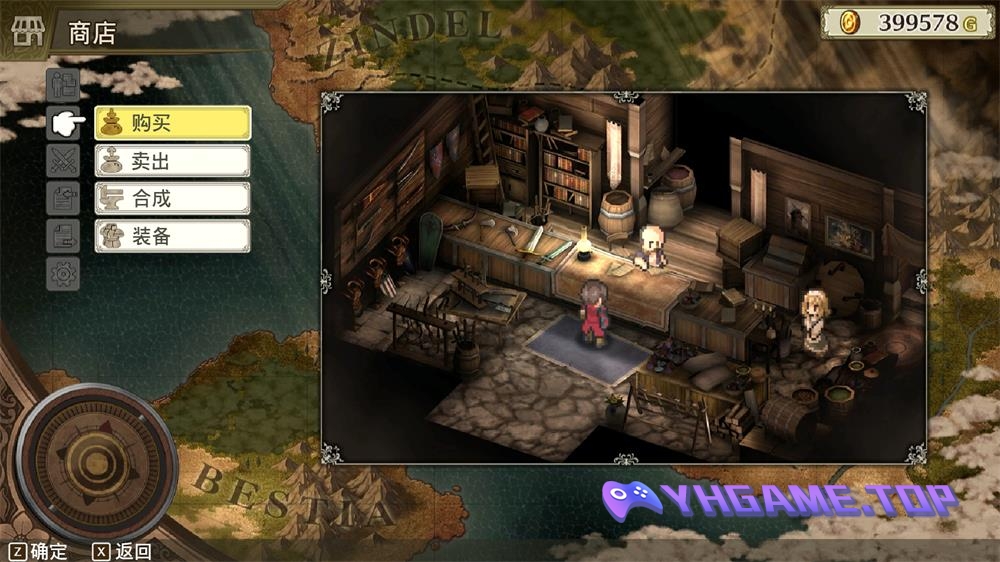
Task: Select the crossed swords sidebar icon
Action: (63, 160)
